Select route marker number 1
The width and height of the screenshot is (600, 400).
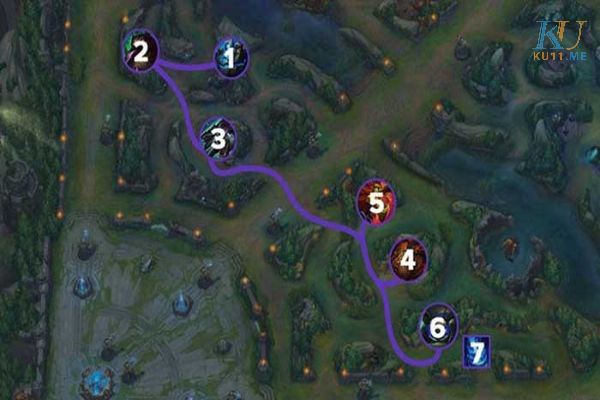click(x=231, y=59)
